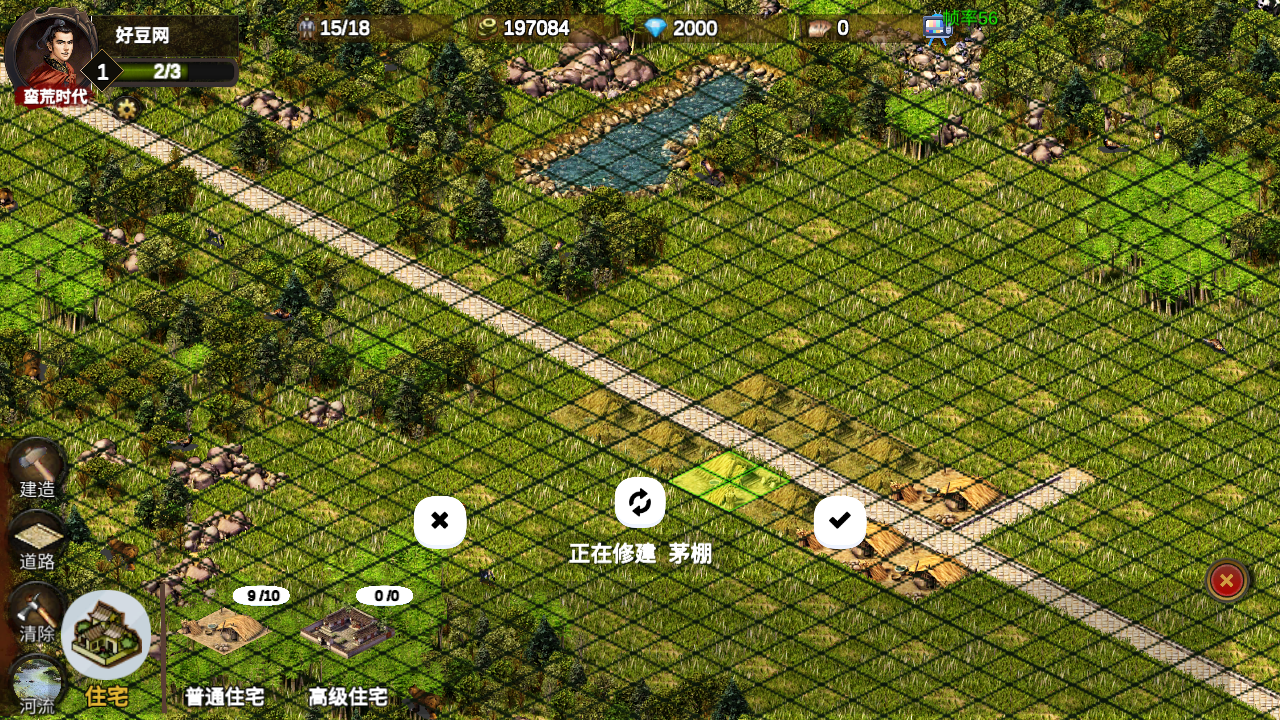Select the 普通住宅 building (9/10)

click(225, 630)
